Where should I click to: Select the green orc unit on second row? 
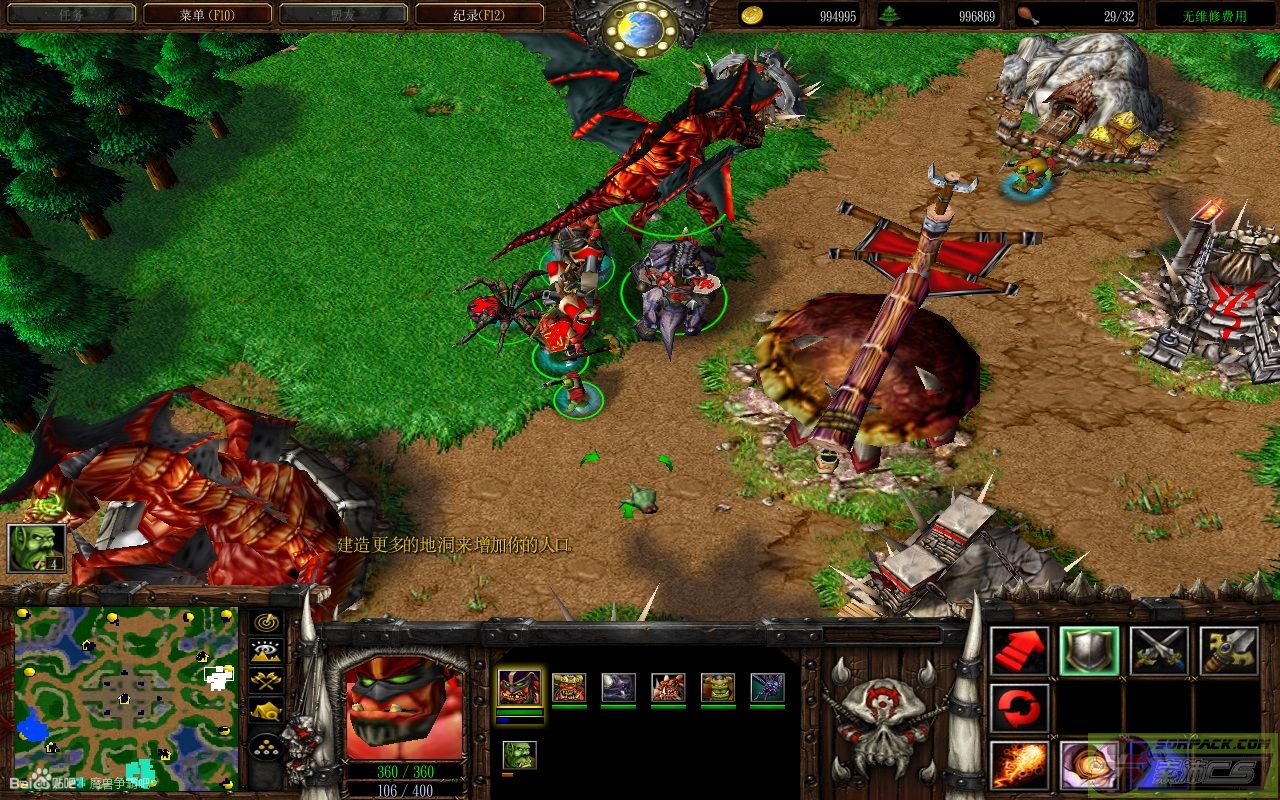point(519,755)
